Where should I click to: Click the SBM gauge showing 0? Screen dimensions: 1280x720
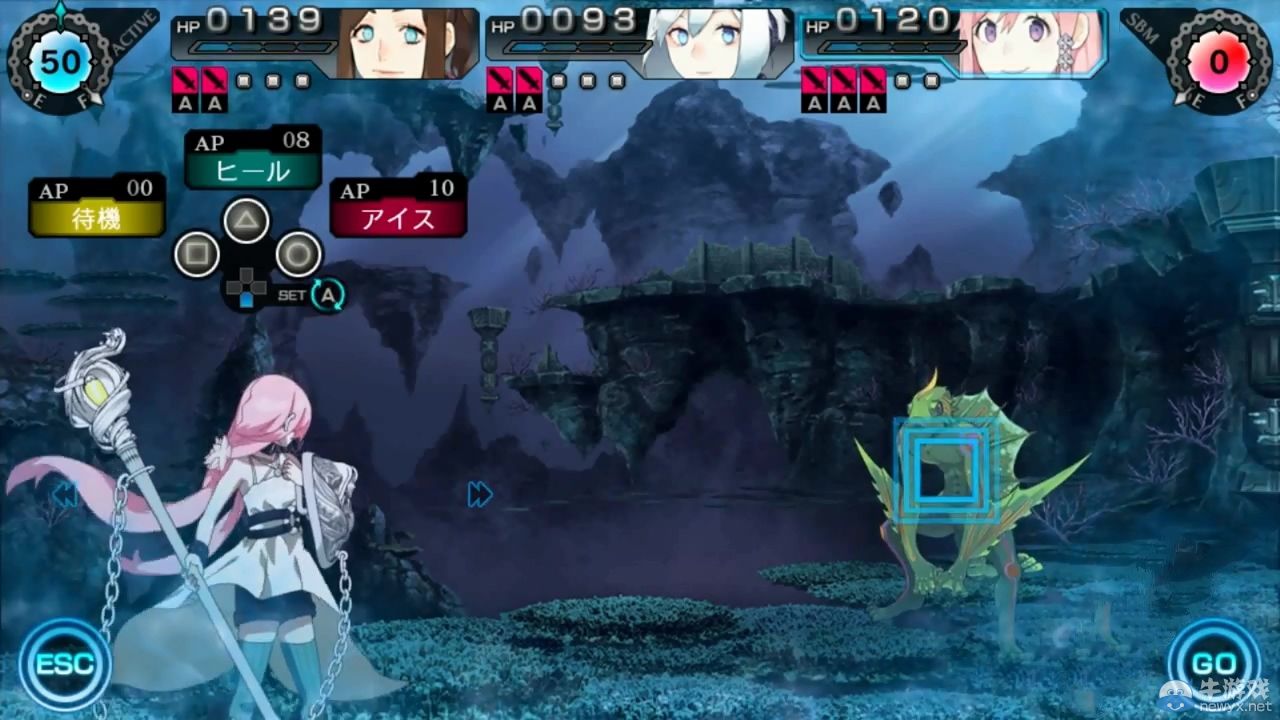[x=1218, y=60]
